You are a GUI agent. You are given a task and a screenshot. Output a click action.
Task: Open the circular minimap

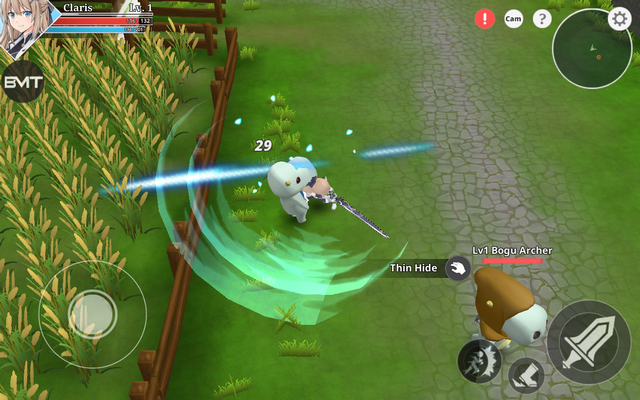click(x=590, y=48)
